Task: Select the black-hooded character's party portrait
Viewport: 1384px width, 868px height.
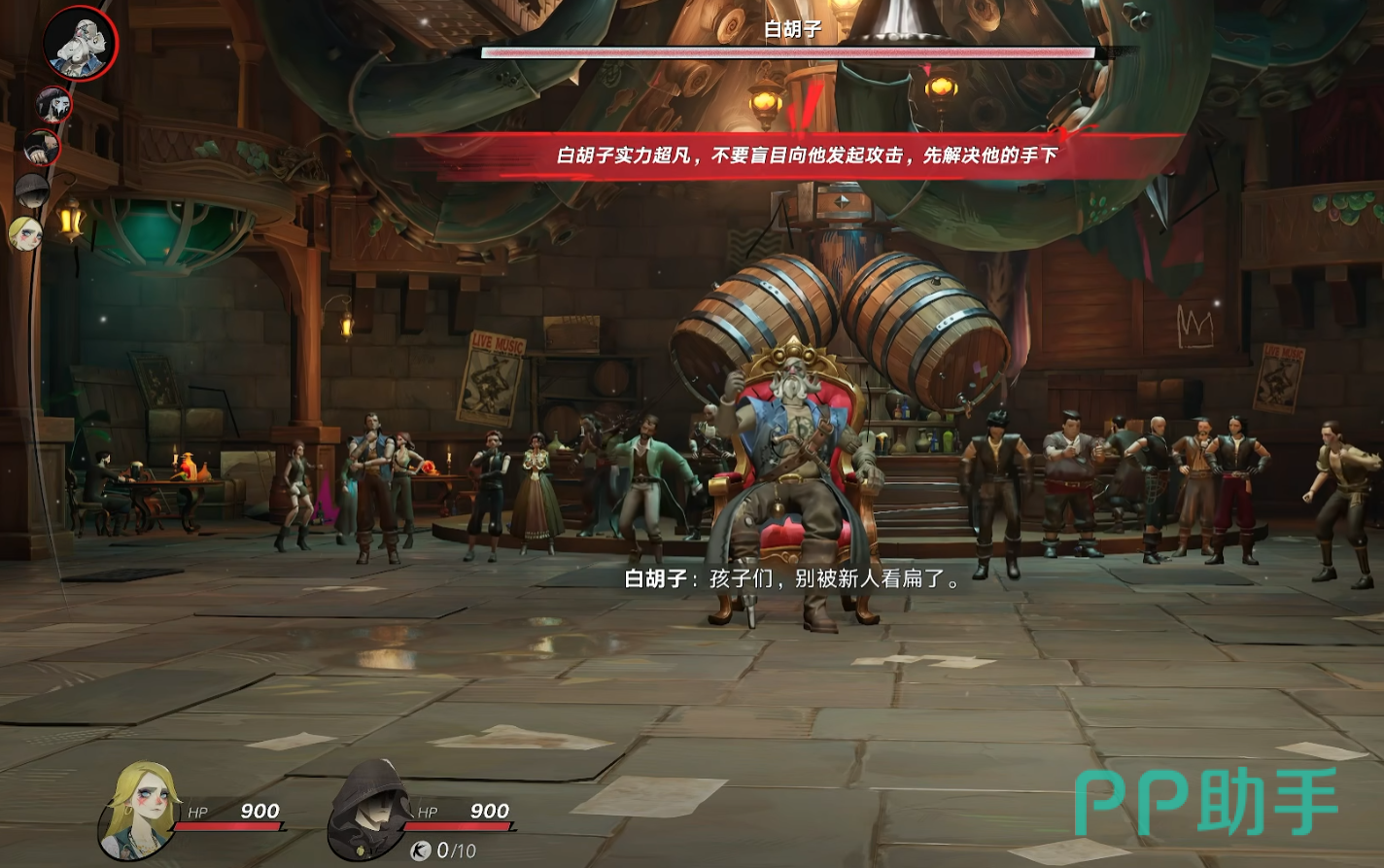Action: tap(369, 811)
